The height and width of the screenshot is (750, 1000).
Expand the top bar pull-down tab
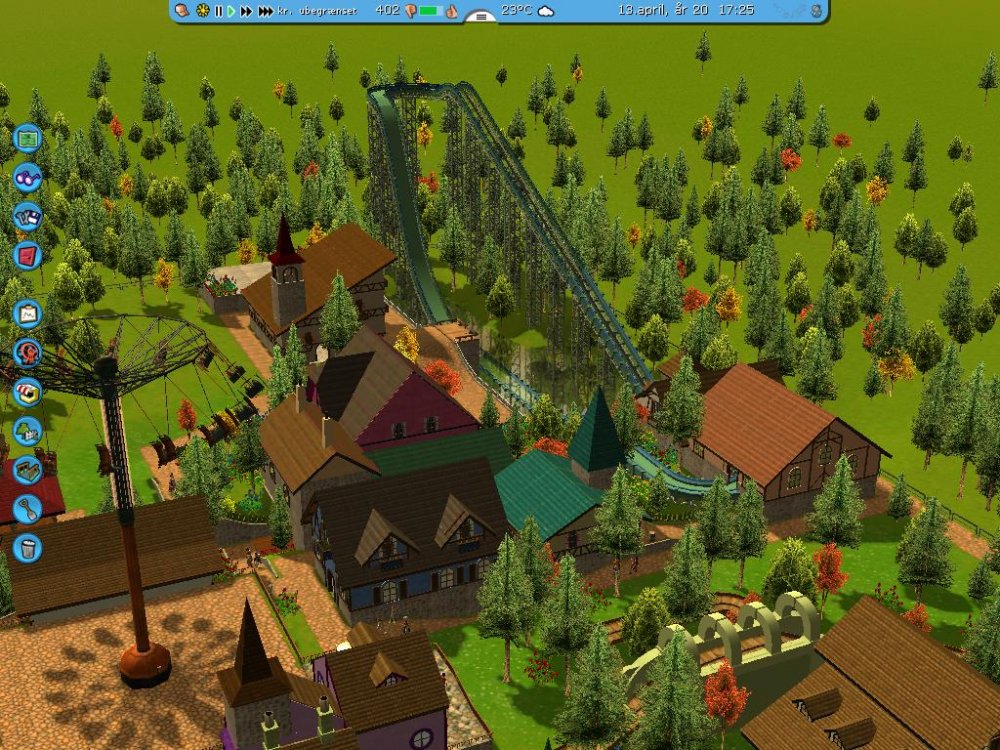[x=481, y=17]
